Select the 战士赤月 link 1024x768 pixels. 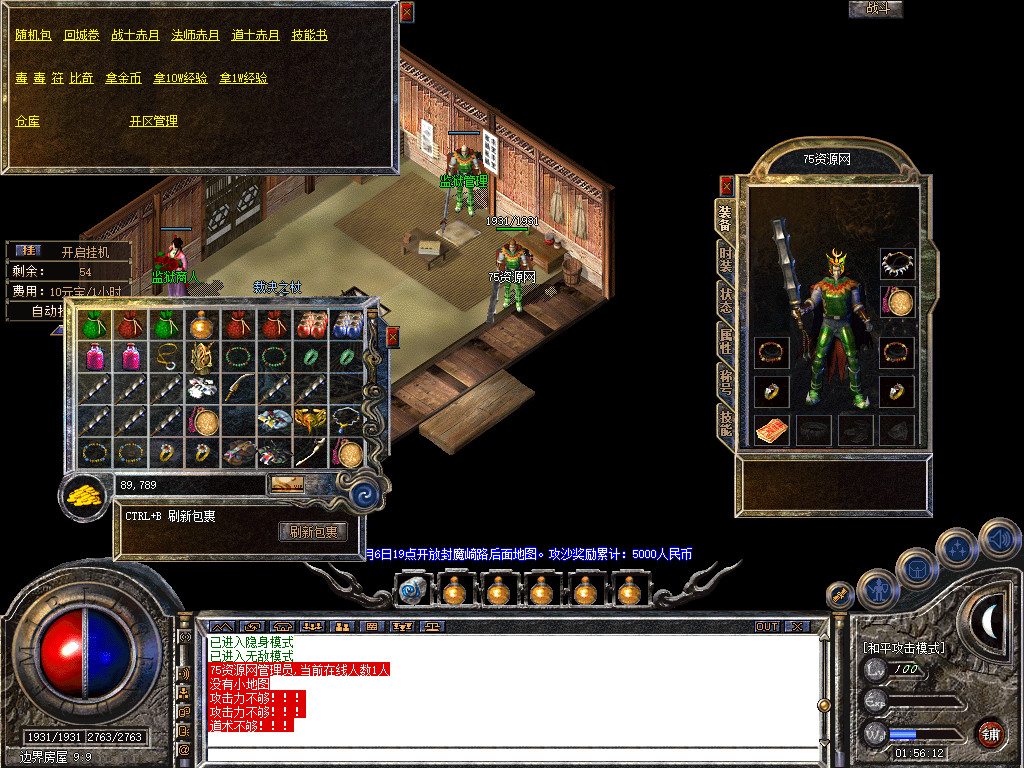135,35
